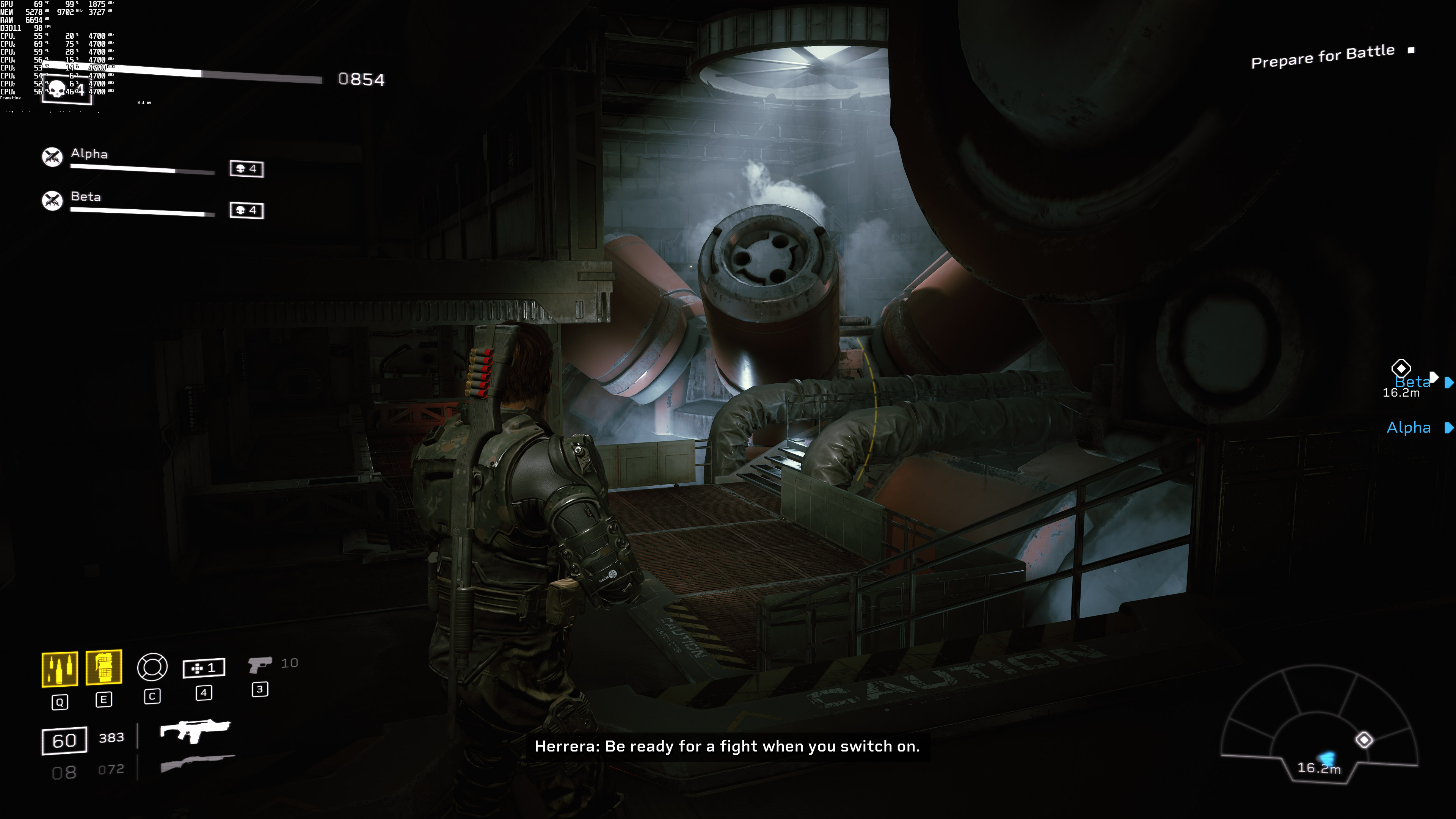Select the circular ring ability icon
This screenshot has width=1456, height=819.
pos(152,667)
